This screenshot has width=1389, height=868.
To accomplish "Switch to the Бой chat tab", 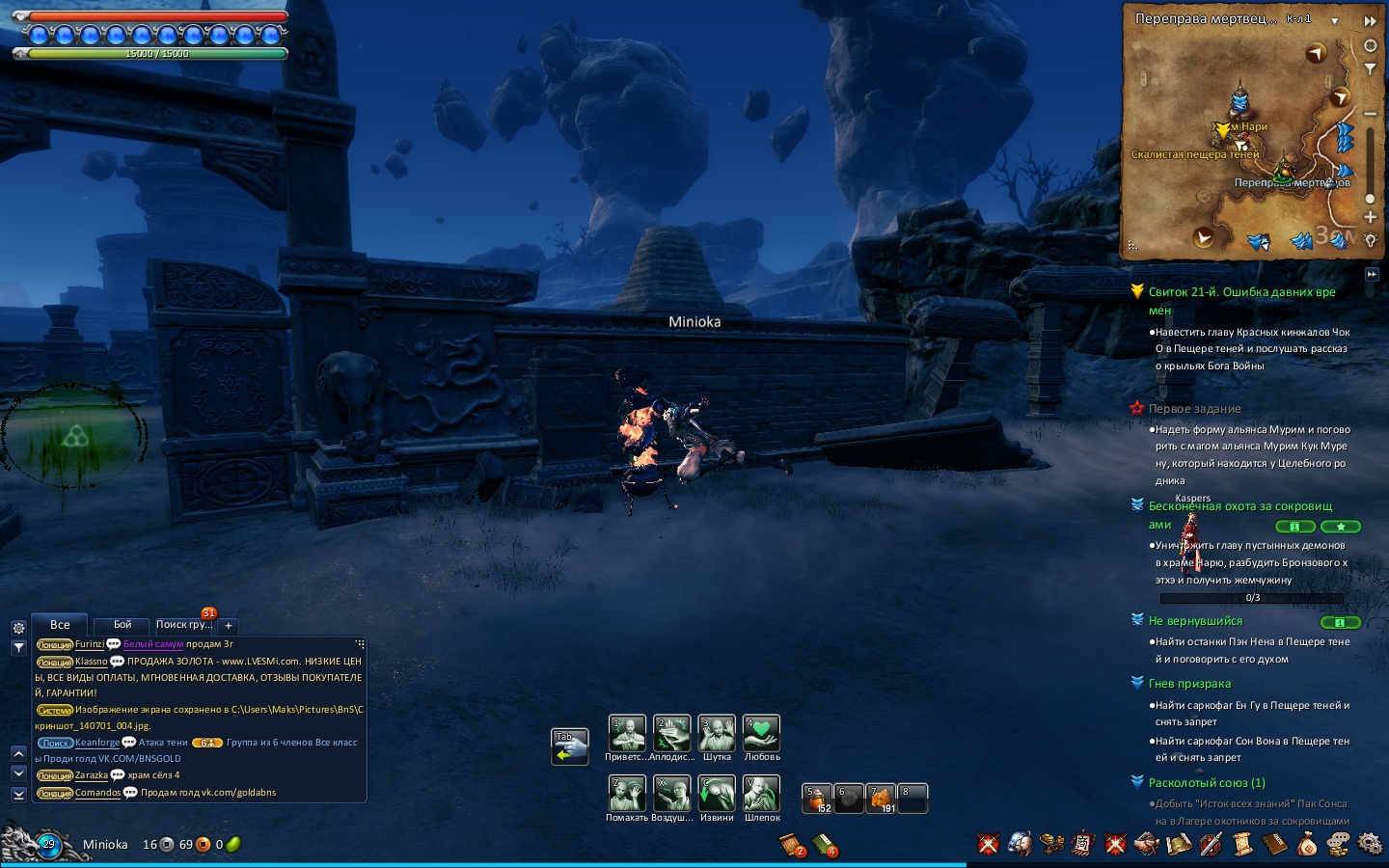I will (x=123, y=625).
